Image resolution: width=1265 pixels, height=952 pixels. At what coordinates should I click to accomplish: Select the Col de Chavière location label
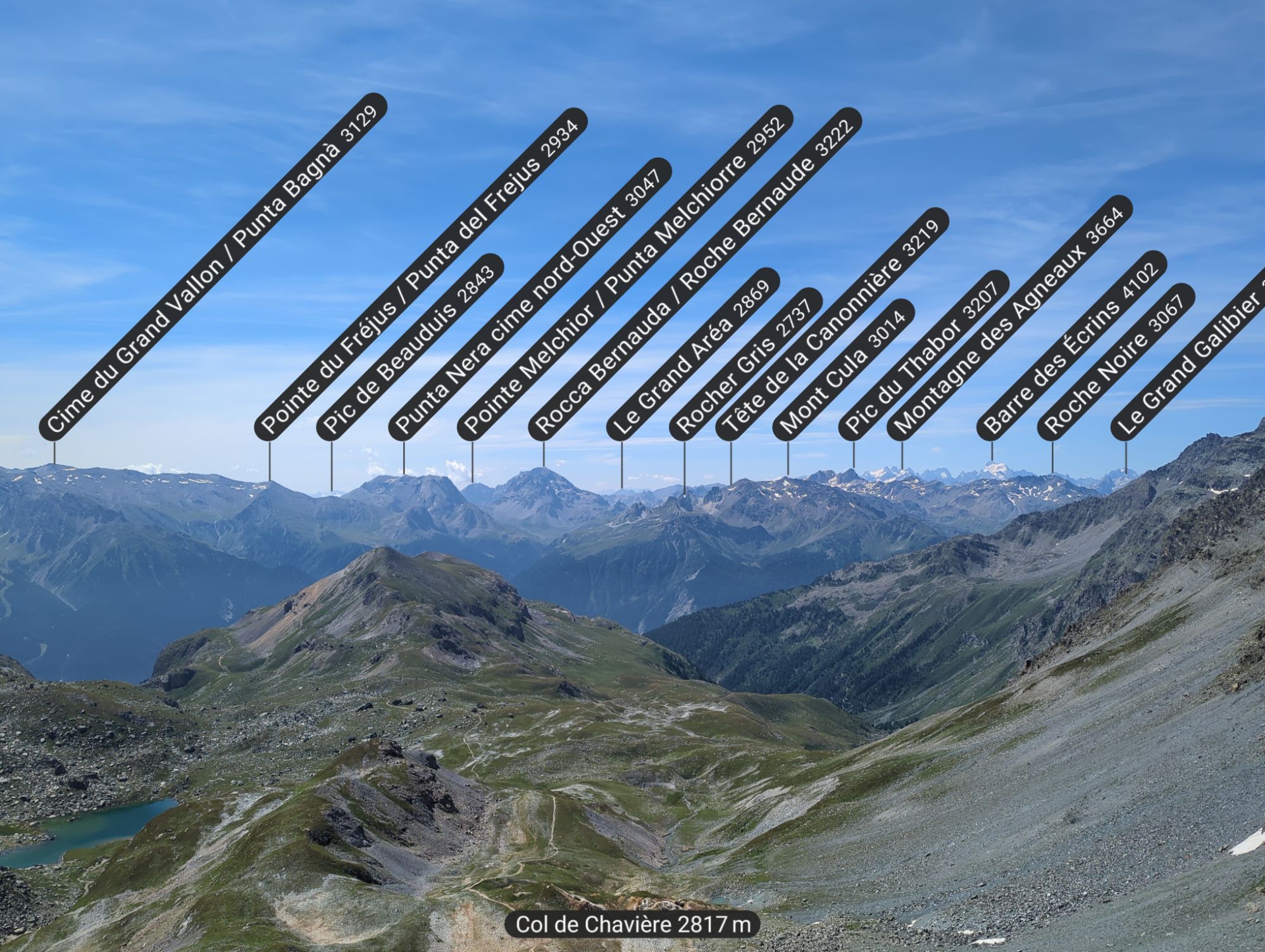632,924
